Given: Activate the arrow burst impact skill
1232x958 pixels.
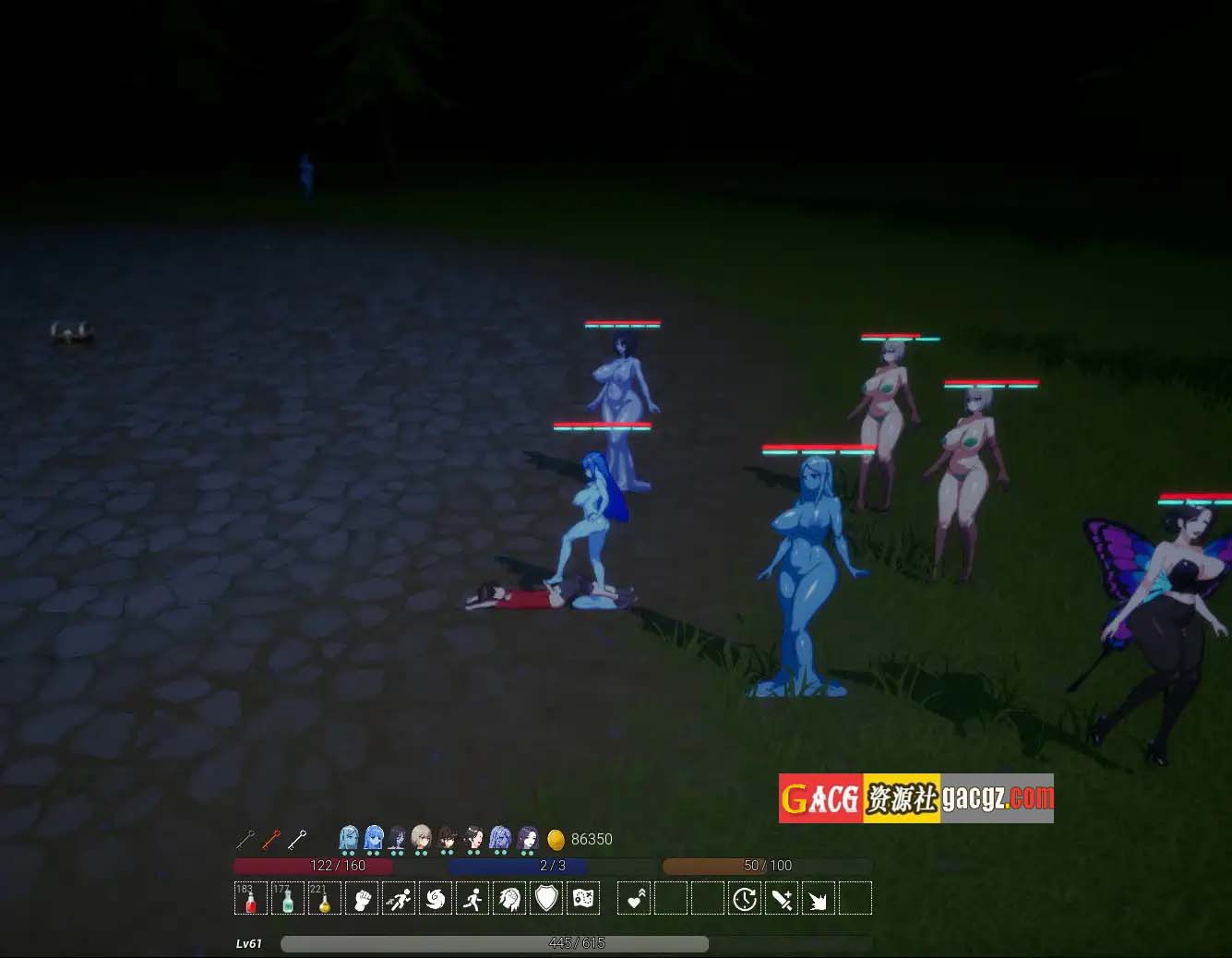Looking at the screenshot, I should [819, 898].
